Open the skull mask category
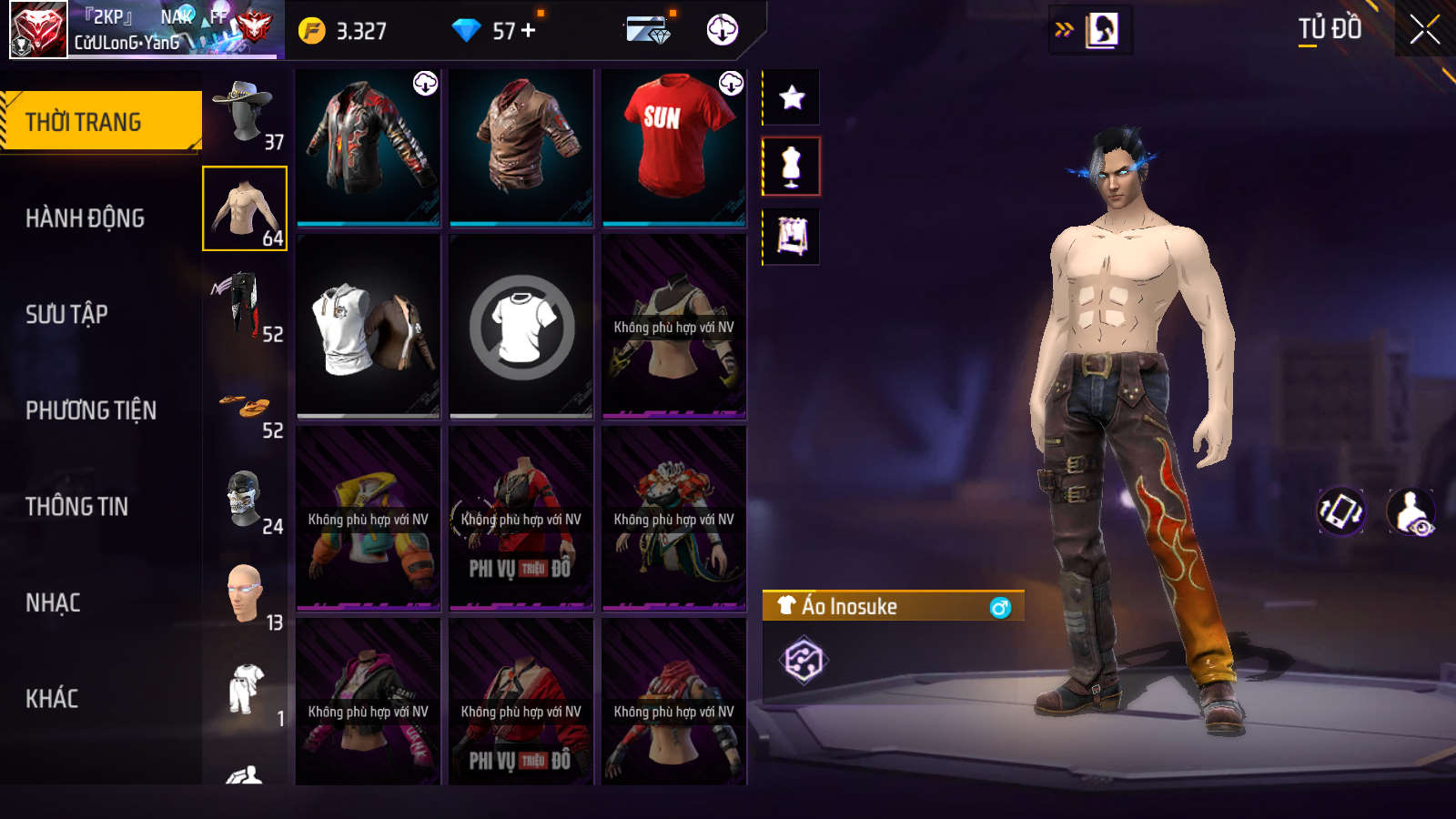This screenshot has width=1456, height=819. pyautogui.click(x=244, y=499)
